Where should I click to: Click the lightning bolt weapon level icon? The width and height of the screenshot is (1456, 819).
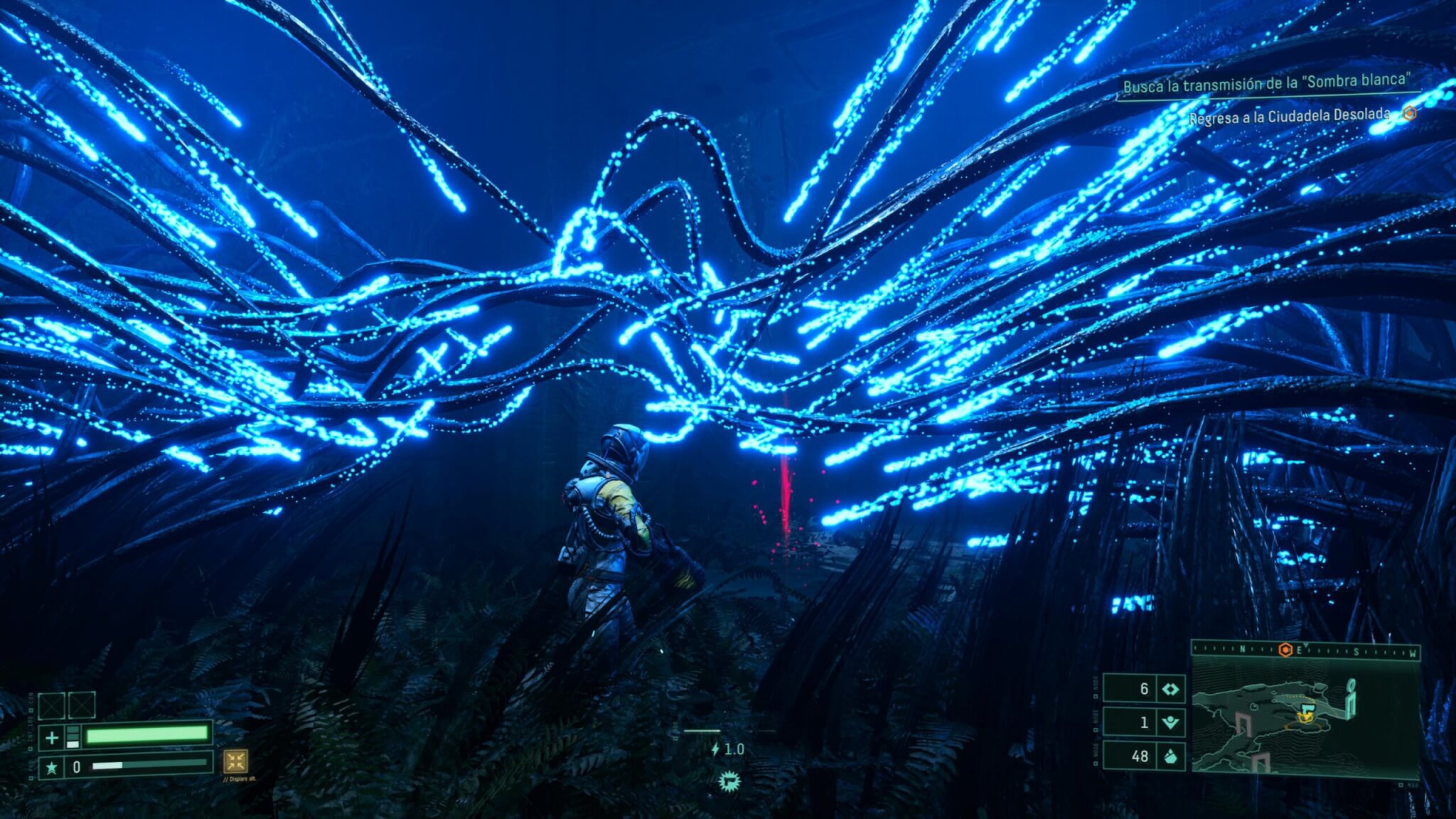[715, 749]
